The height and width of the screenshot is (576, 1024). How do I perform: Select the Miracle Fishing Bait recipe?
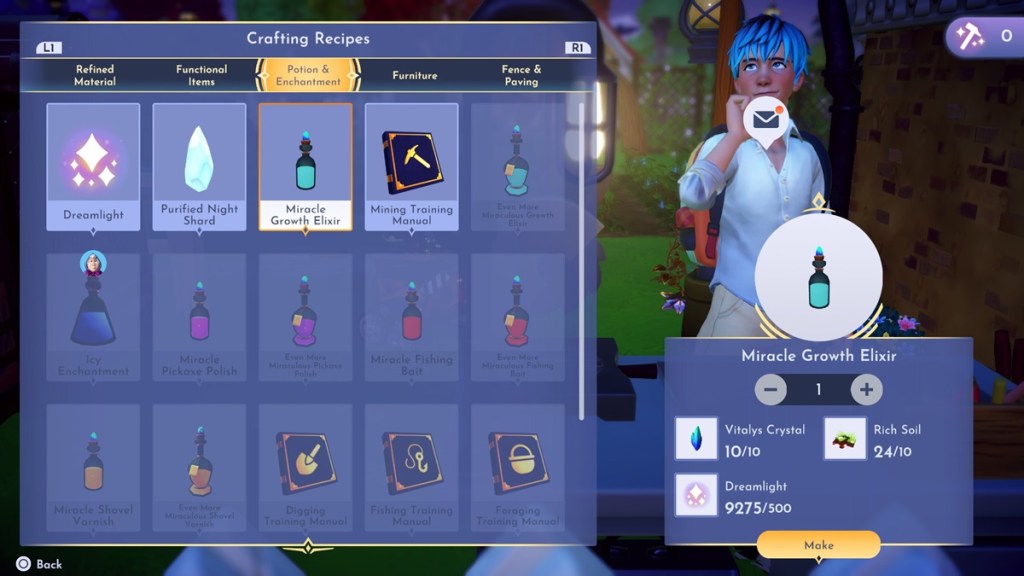click(x=411, y=317)
